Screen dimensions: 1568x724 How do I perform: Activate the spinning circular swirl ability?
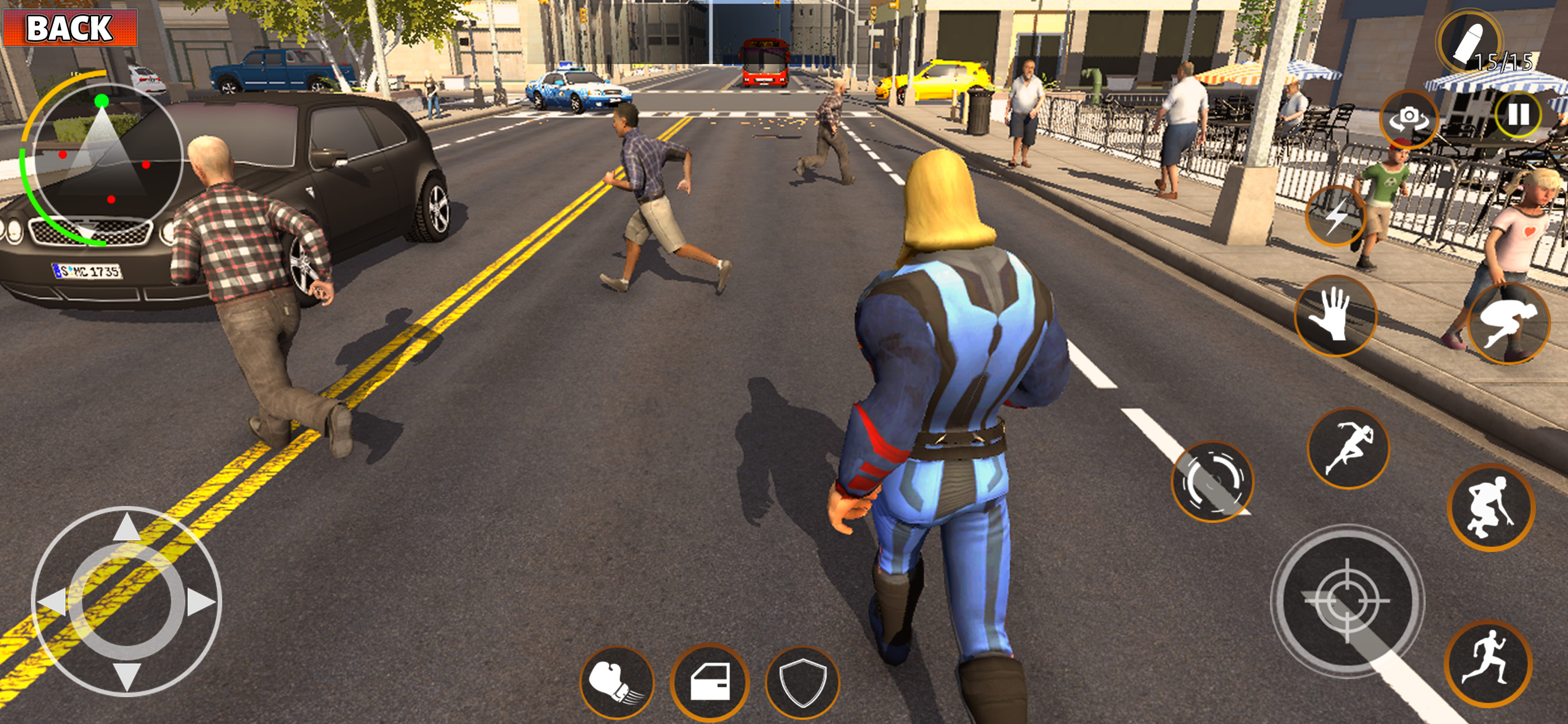tap(1212, 482)
